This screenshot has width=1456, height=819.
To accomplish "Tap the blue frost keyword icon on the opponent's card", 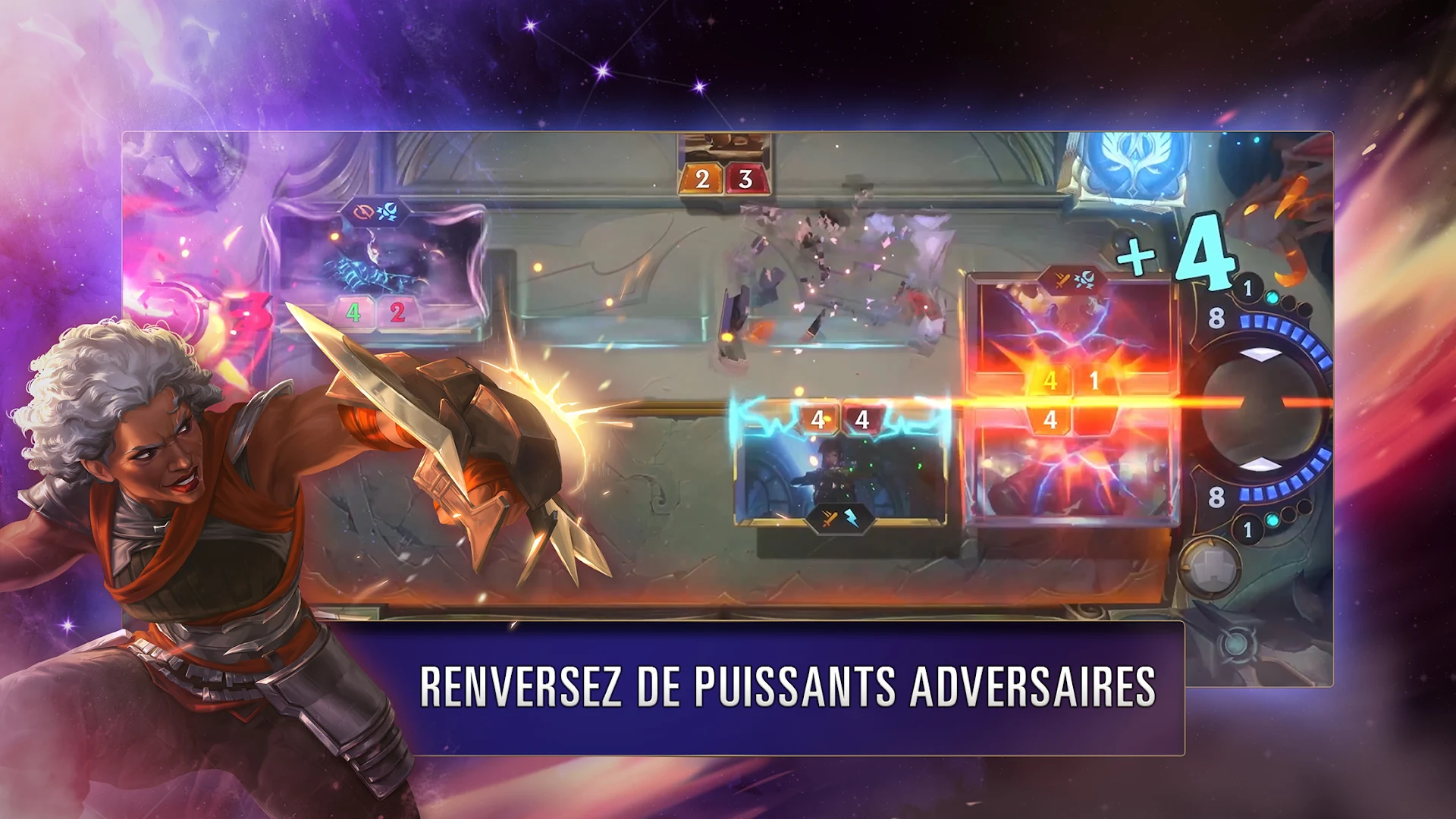I will pyautogui.click(x=388, y=211).
